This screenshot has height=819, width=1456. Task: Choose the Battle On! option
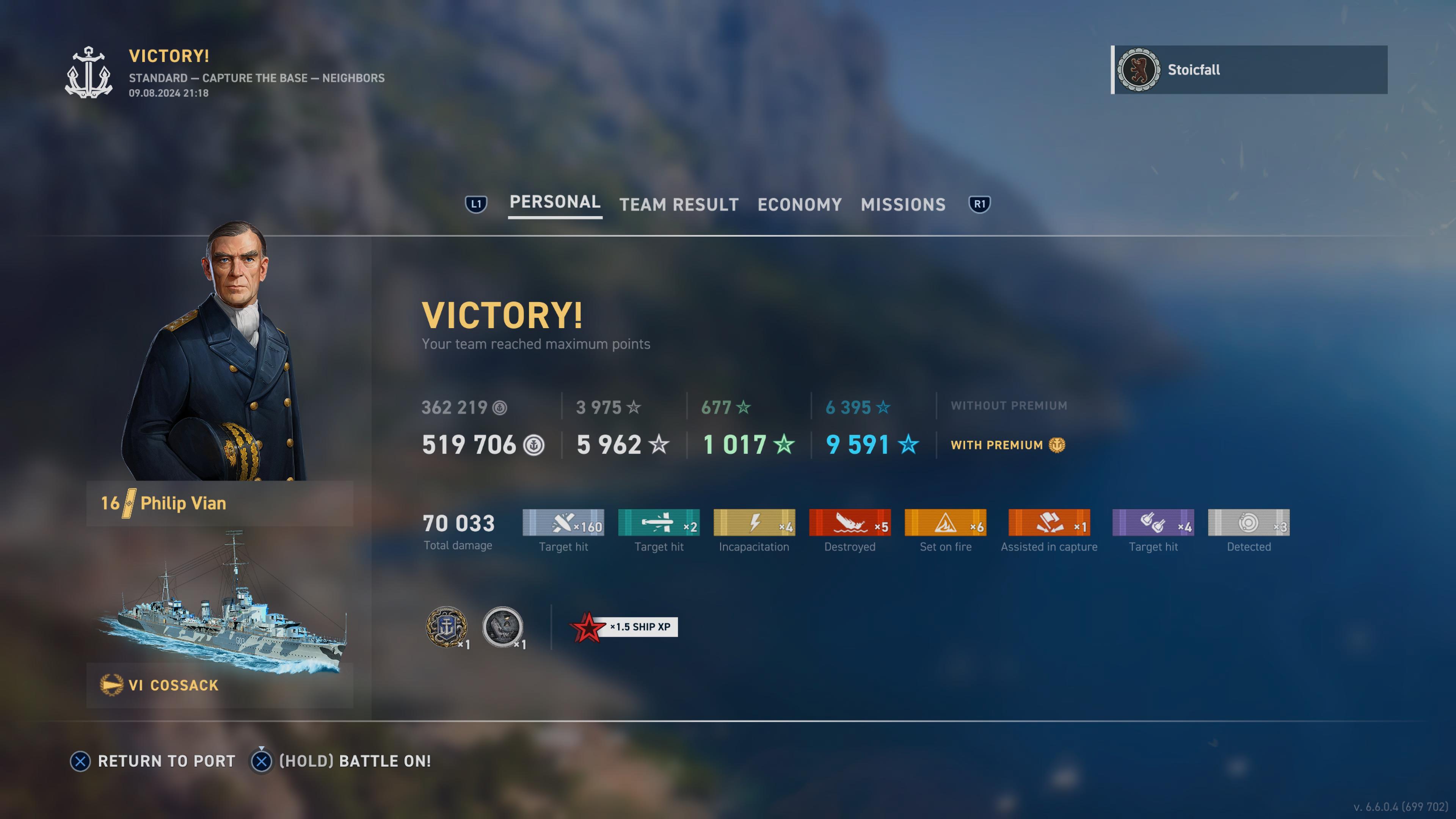click(341, 761)
